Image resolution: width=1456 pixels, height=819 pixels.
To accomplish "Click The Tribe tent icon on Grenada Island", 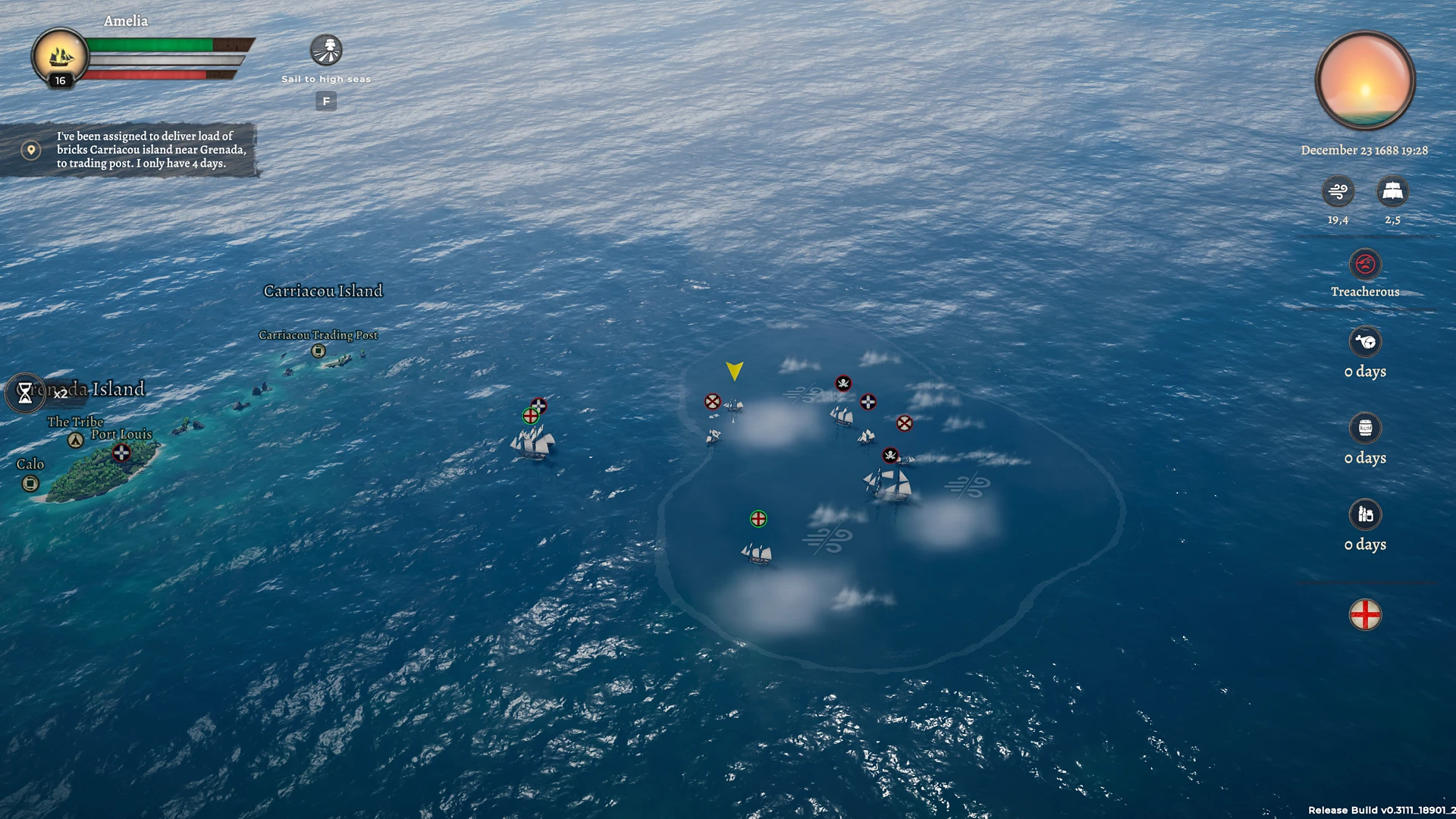I will click(x=75, y=438).
